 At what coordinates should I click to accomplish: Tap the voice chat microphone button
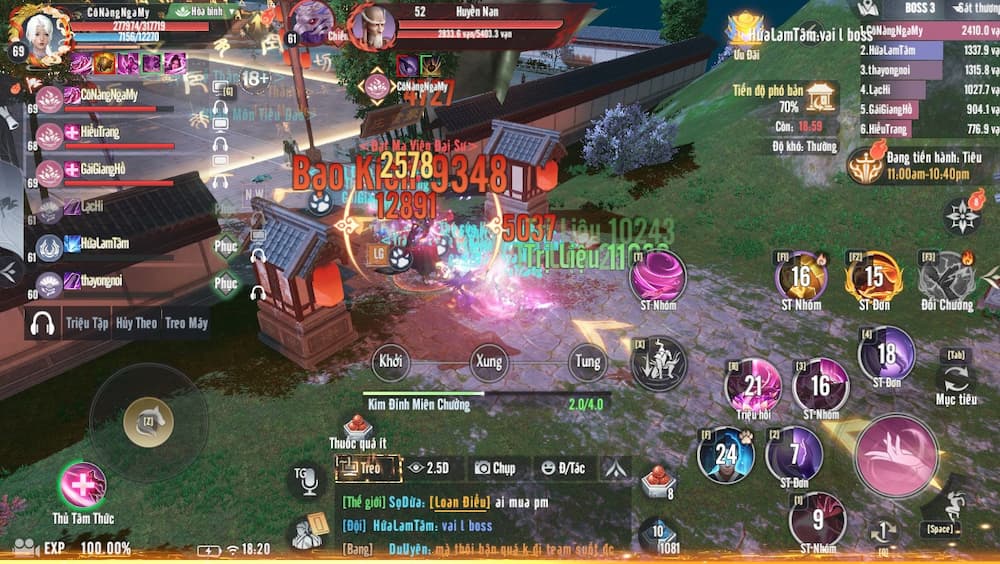tap(305, 480)
